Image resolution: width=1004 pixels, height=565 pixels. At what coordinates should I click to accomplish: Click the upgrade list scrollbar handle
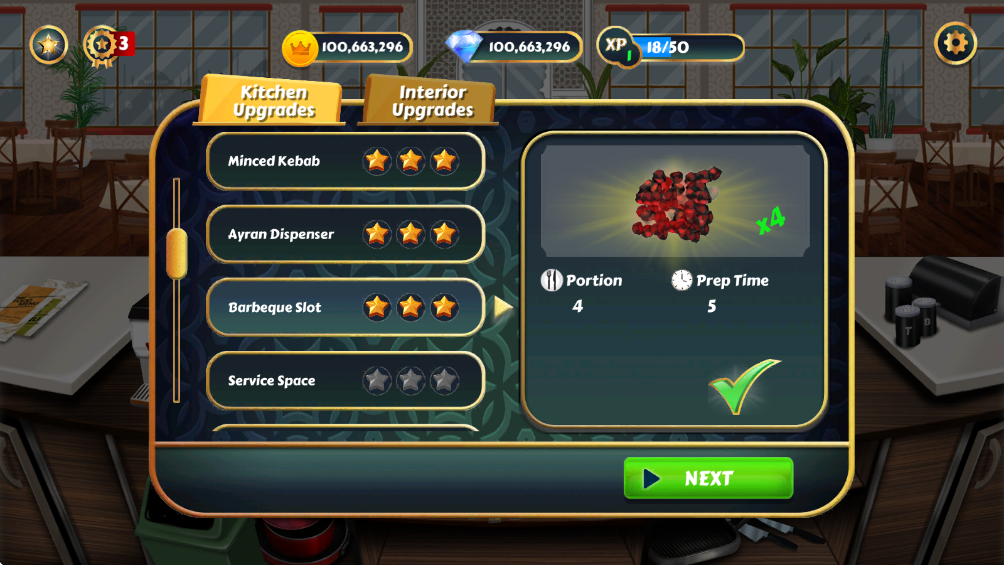[177, 251]
